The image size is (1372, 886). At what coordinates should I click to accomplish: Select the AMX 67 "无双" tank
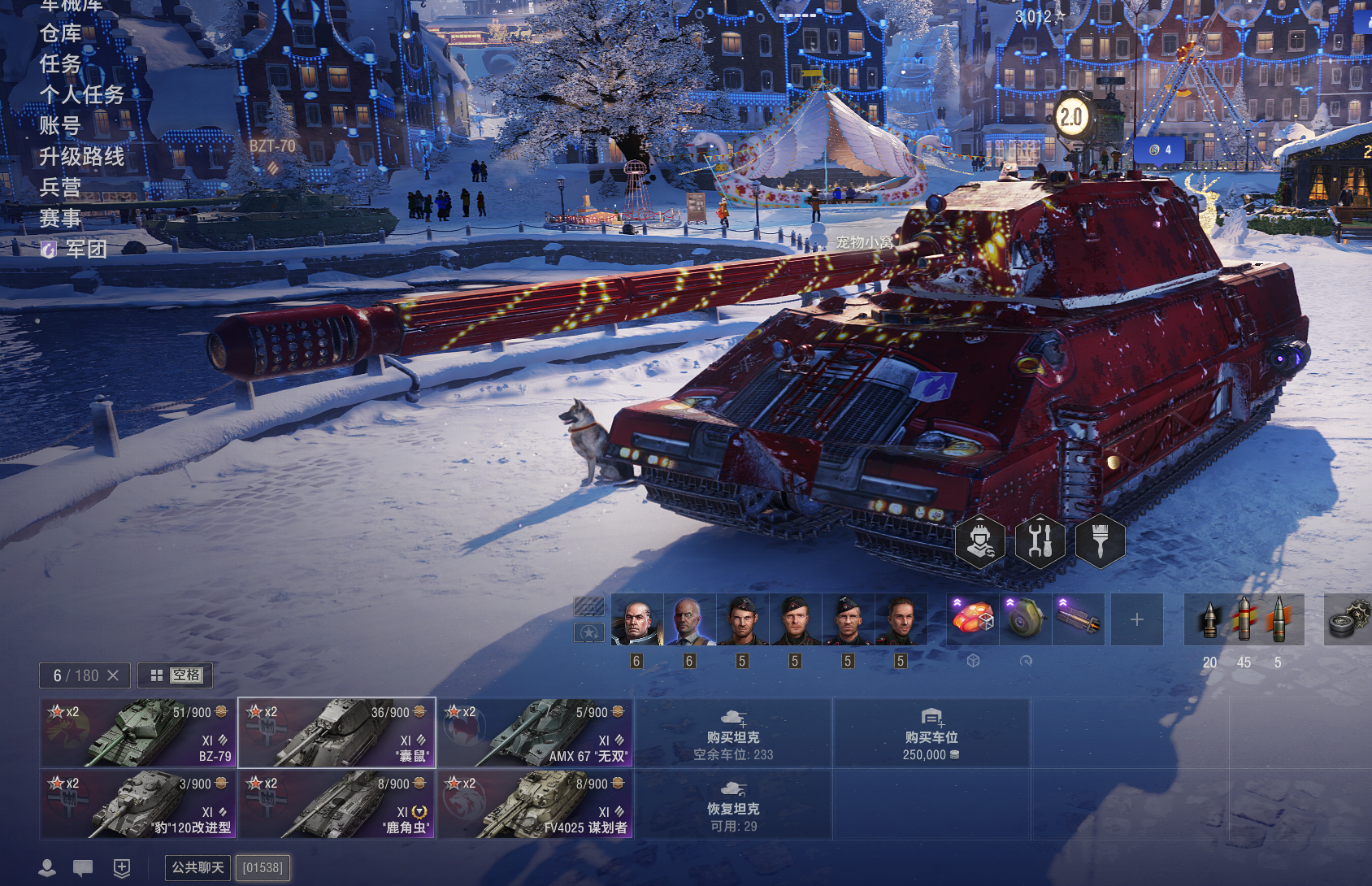click(x=536, y=733)
